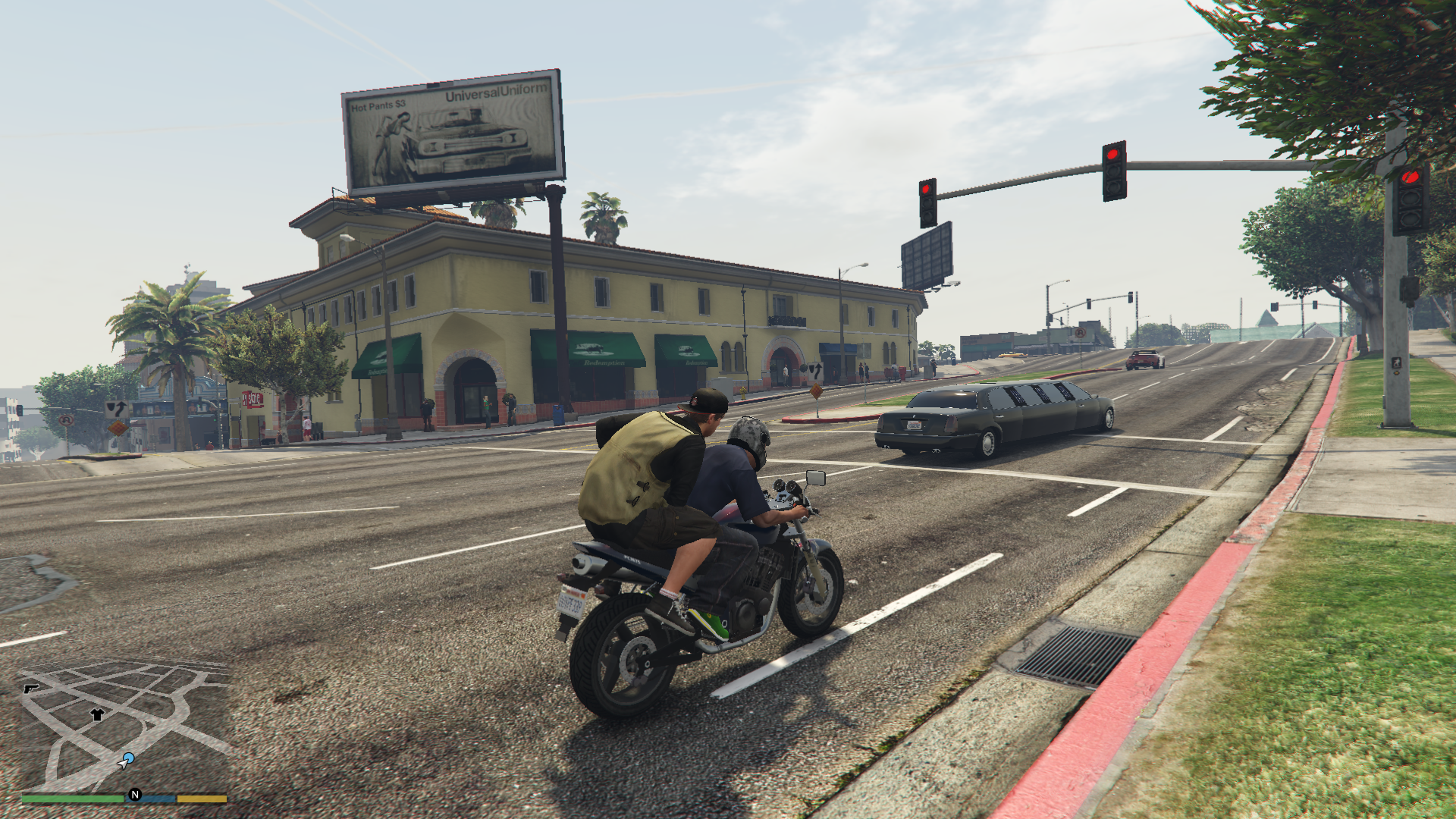Click the $1 store sign on the building
This screenshot has width=1456, height=819.
(251, 400)
